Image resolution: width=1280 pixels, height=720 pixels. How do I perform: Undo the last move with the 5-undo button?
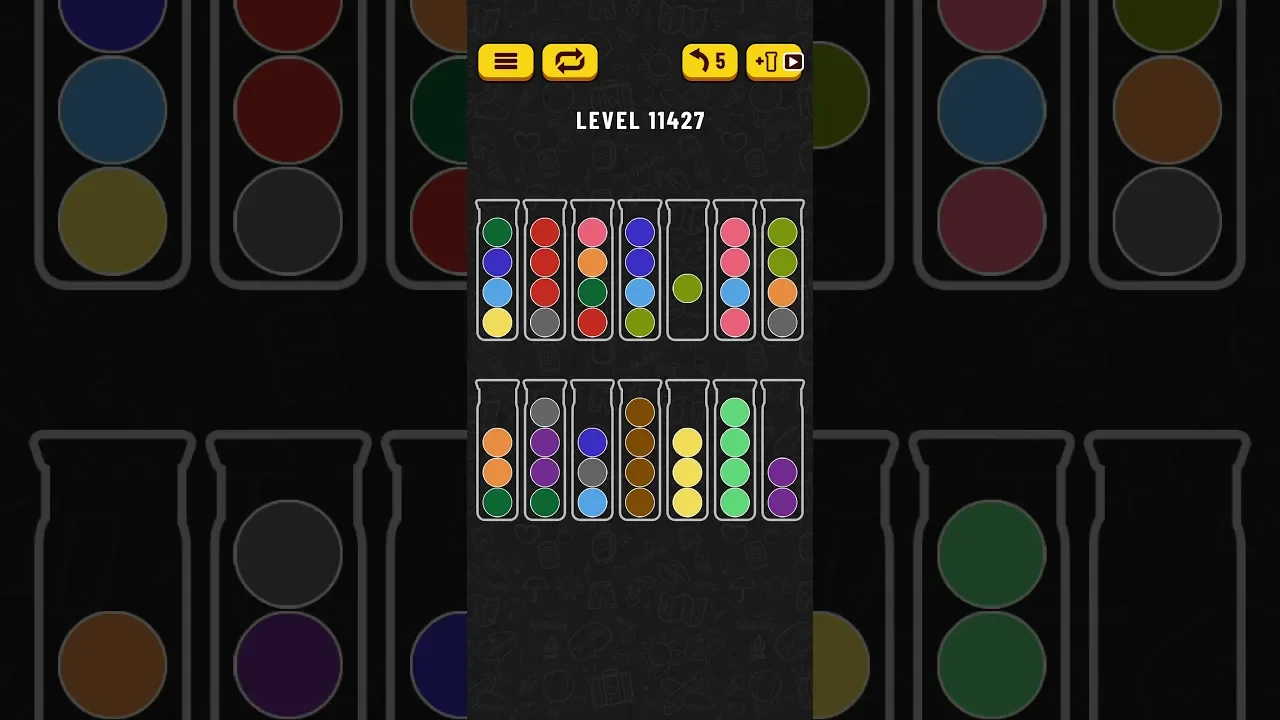pos(709,62)
